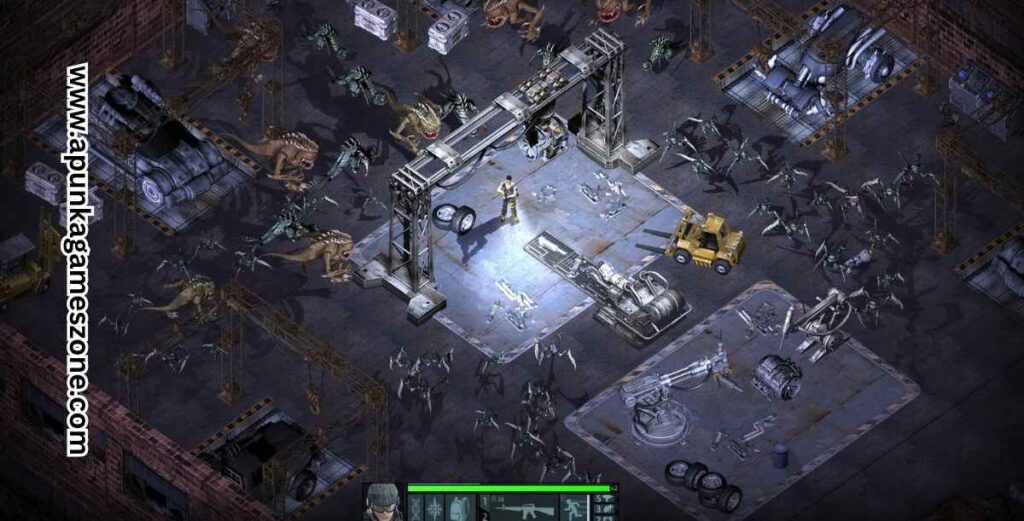This screenshot has width=1024, height=521.
Task: Open the compass star map icon
Action: tap(436, 508)
